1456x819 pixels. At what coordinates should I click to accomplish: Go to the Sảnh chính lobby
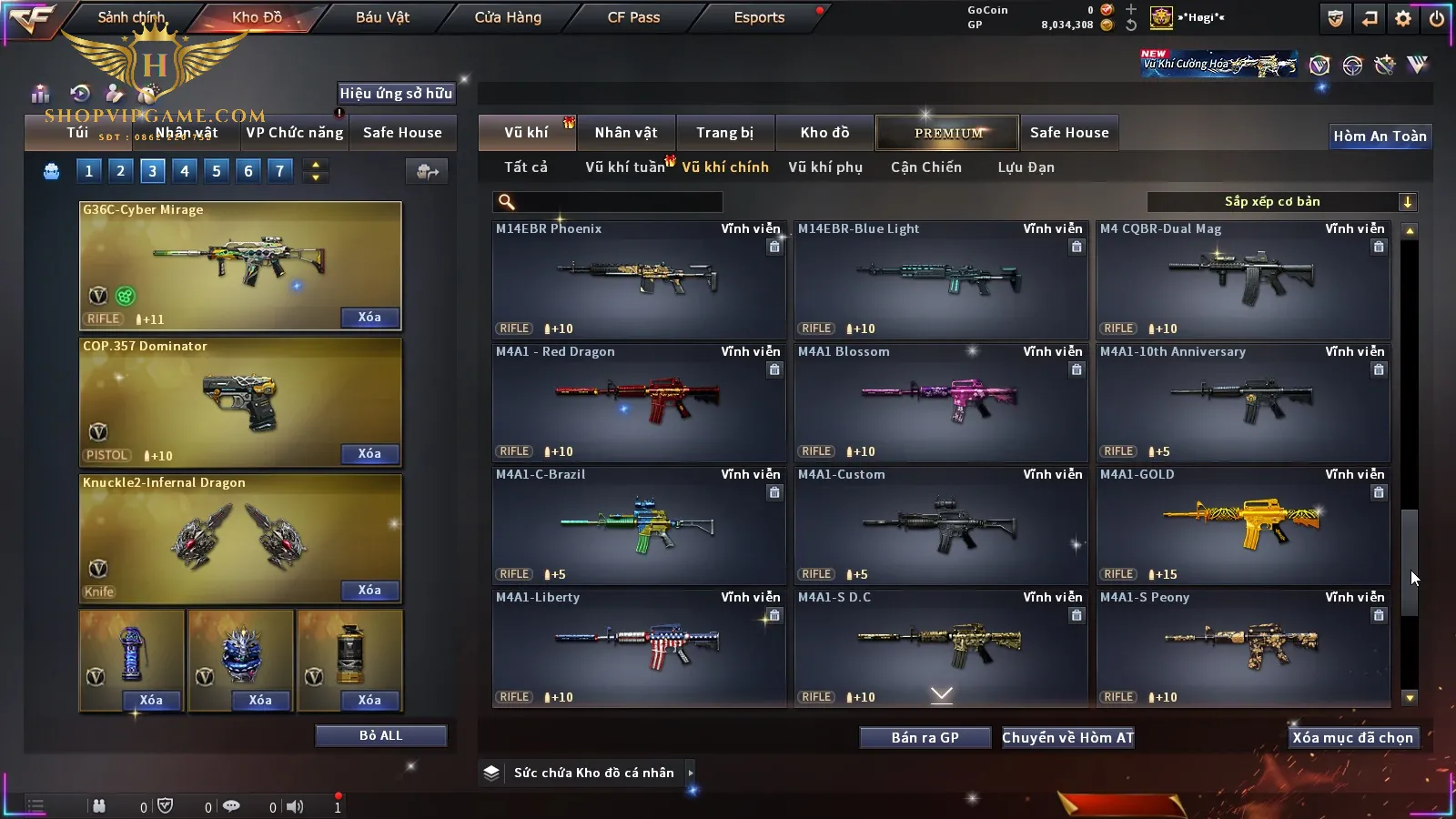click(x=131, y=17)
